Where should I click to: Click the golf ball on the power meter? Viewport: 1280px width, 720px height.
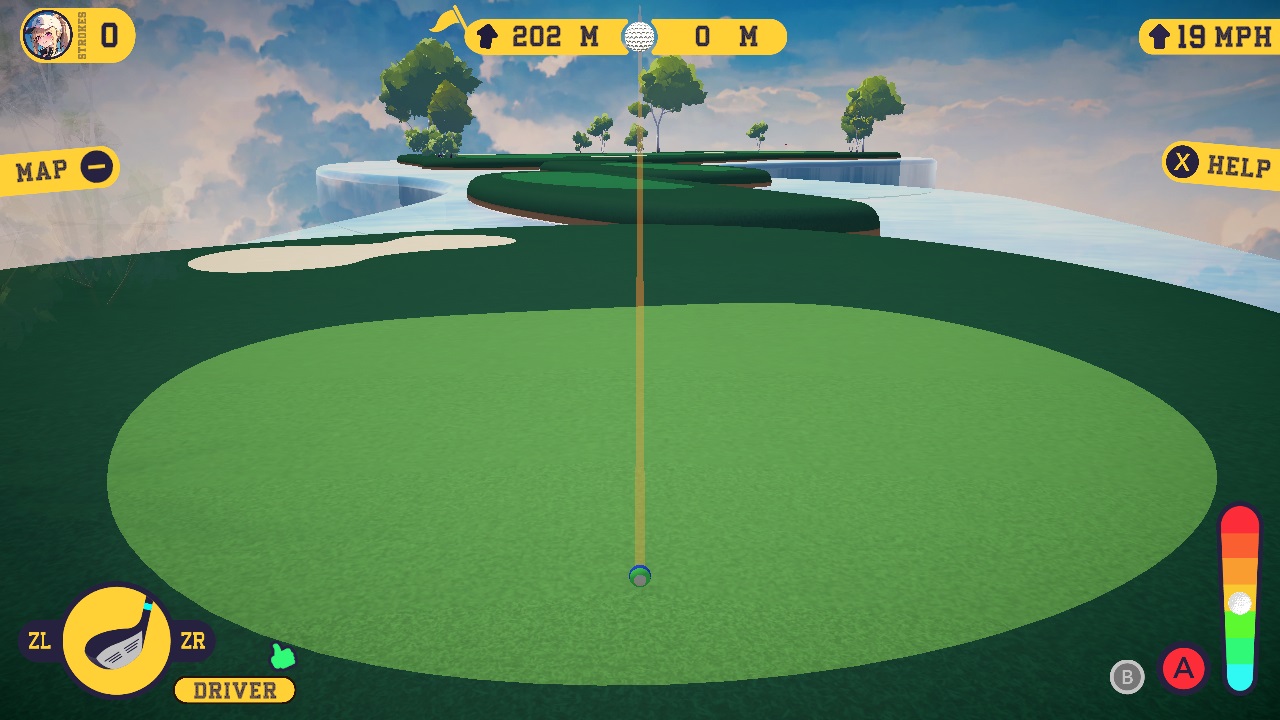pyautogui.click(x=1239, y=602)
